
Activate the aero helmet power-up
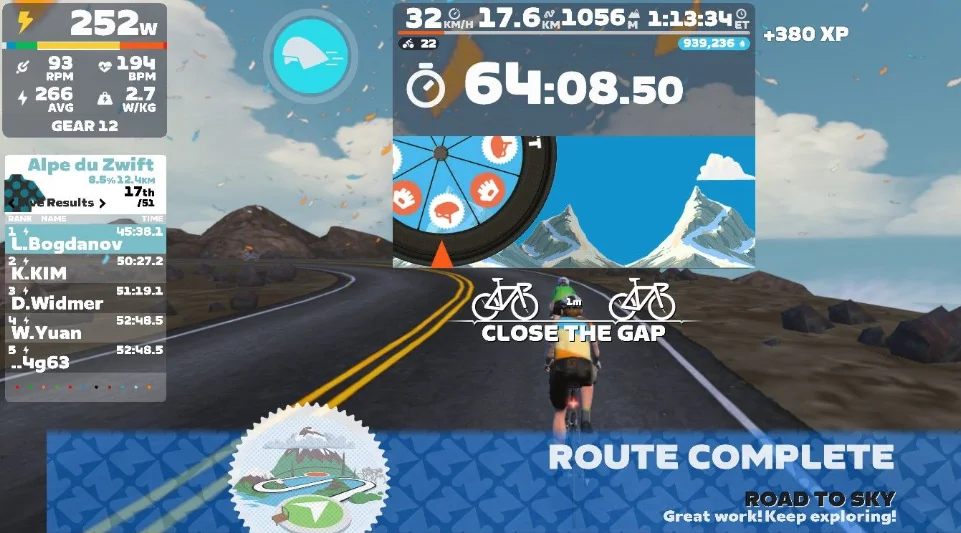[x=310, y=52]
